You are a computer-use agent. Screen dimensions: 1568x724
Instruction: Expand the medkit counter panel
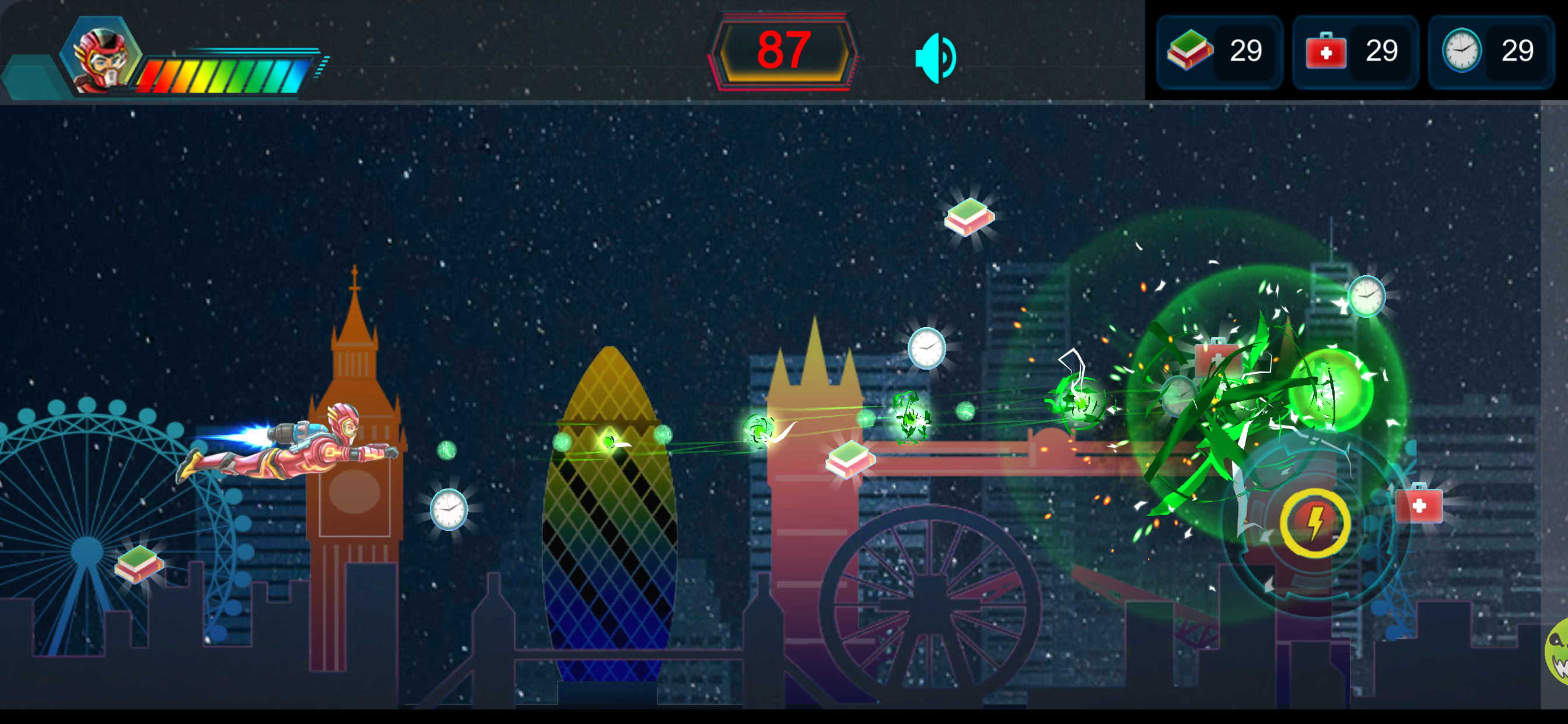tap(1354, 52)
